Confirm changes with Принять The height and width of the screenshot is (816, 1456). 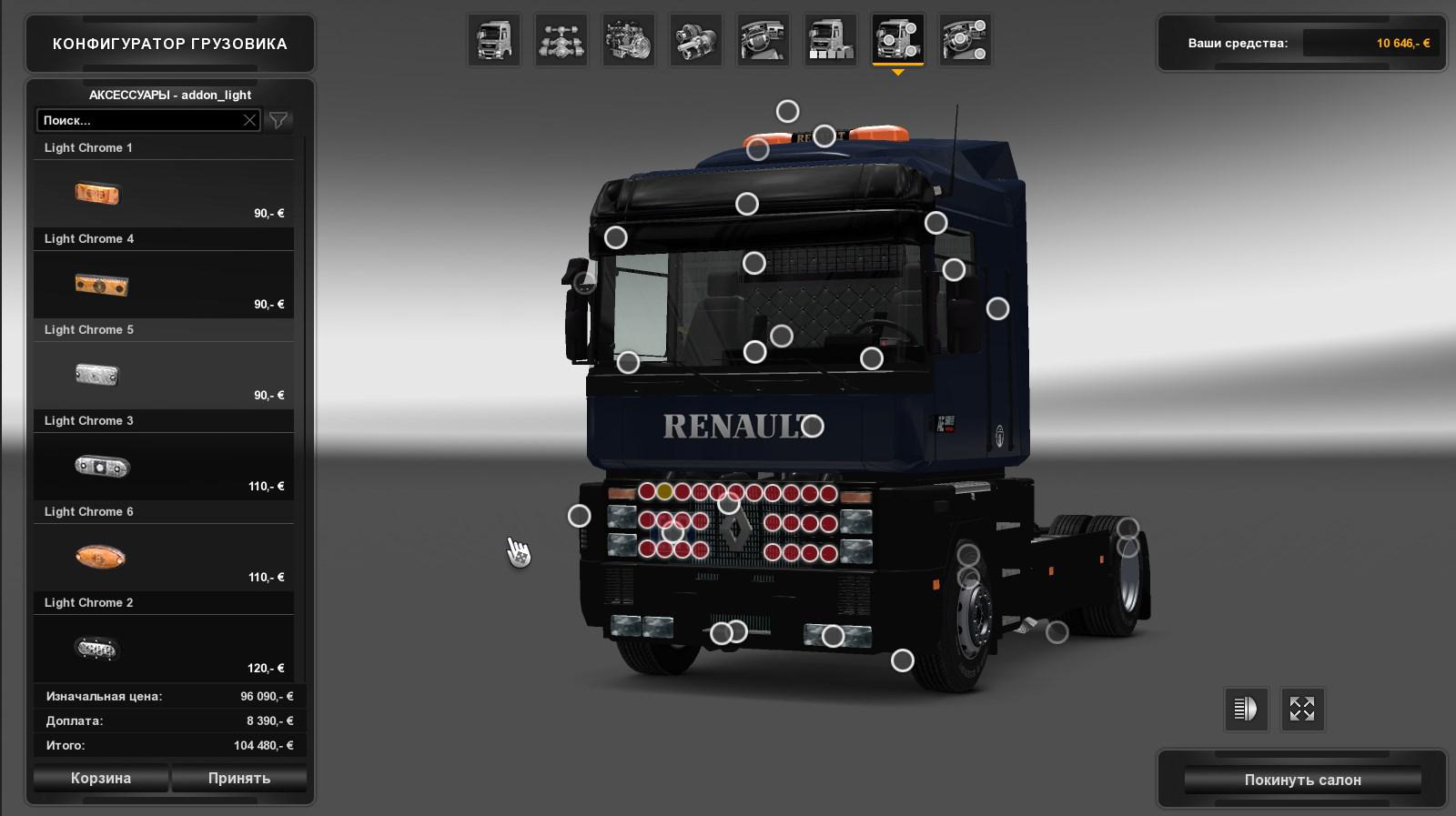pos(239,778)
